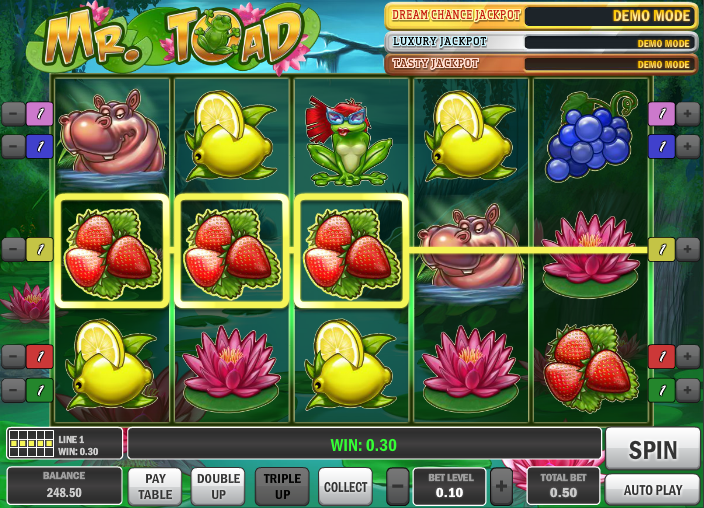Gamble winnings with Double Up
Viewport: 704px width, 508px height.
tap(218, 486)
